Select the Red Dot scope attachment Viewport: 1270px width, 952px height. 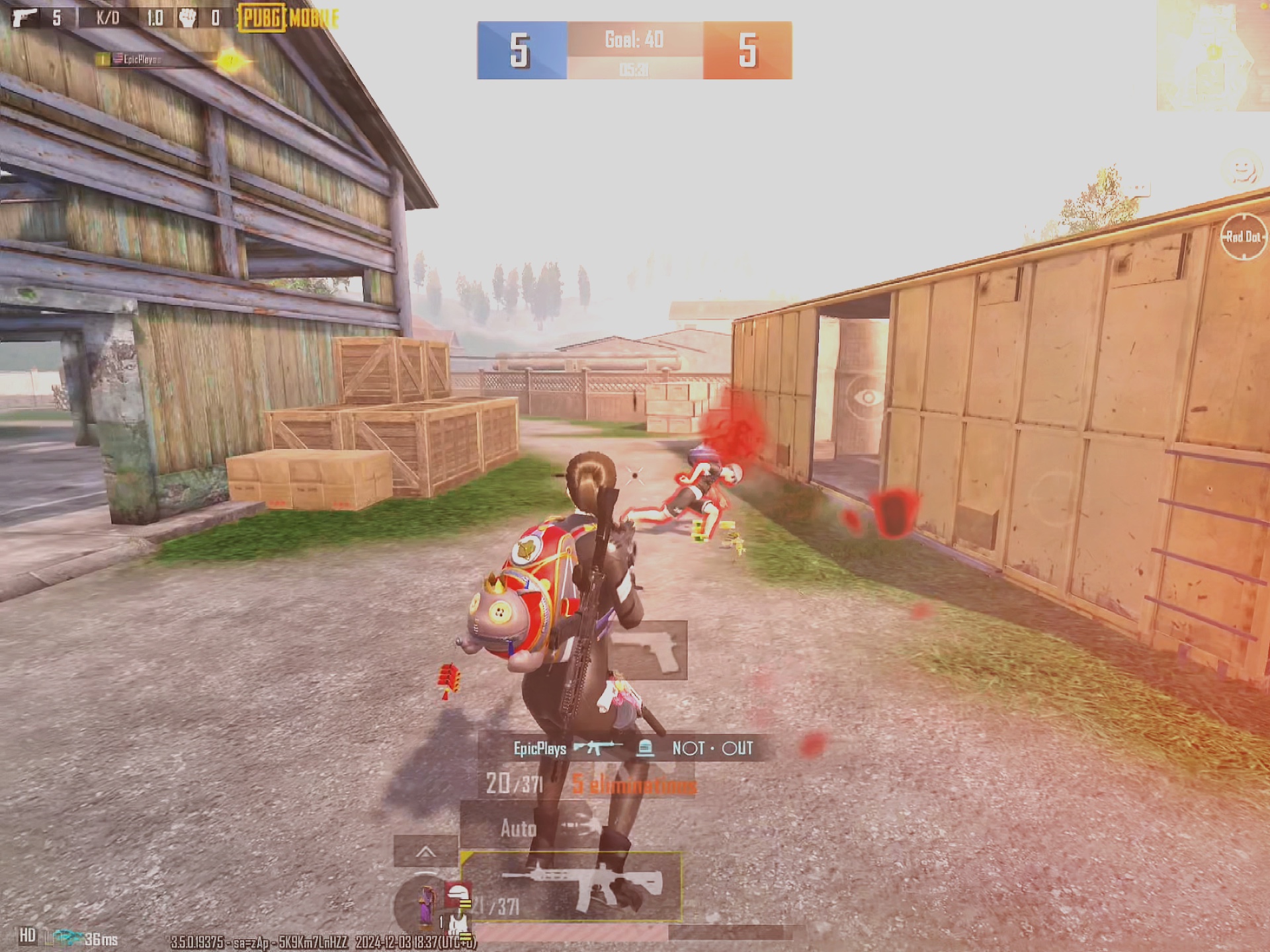[1242, 235]
